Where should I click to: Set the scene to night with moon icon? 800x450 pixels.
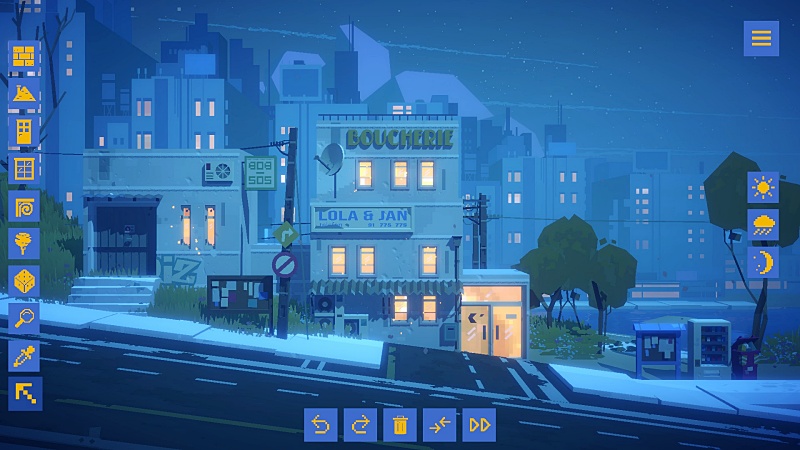click(x=764, y=262)
